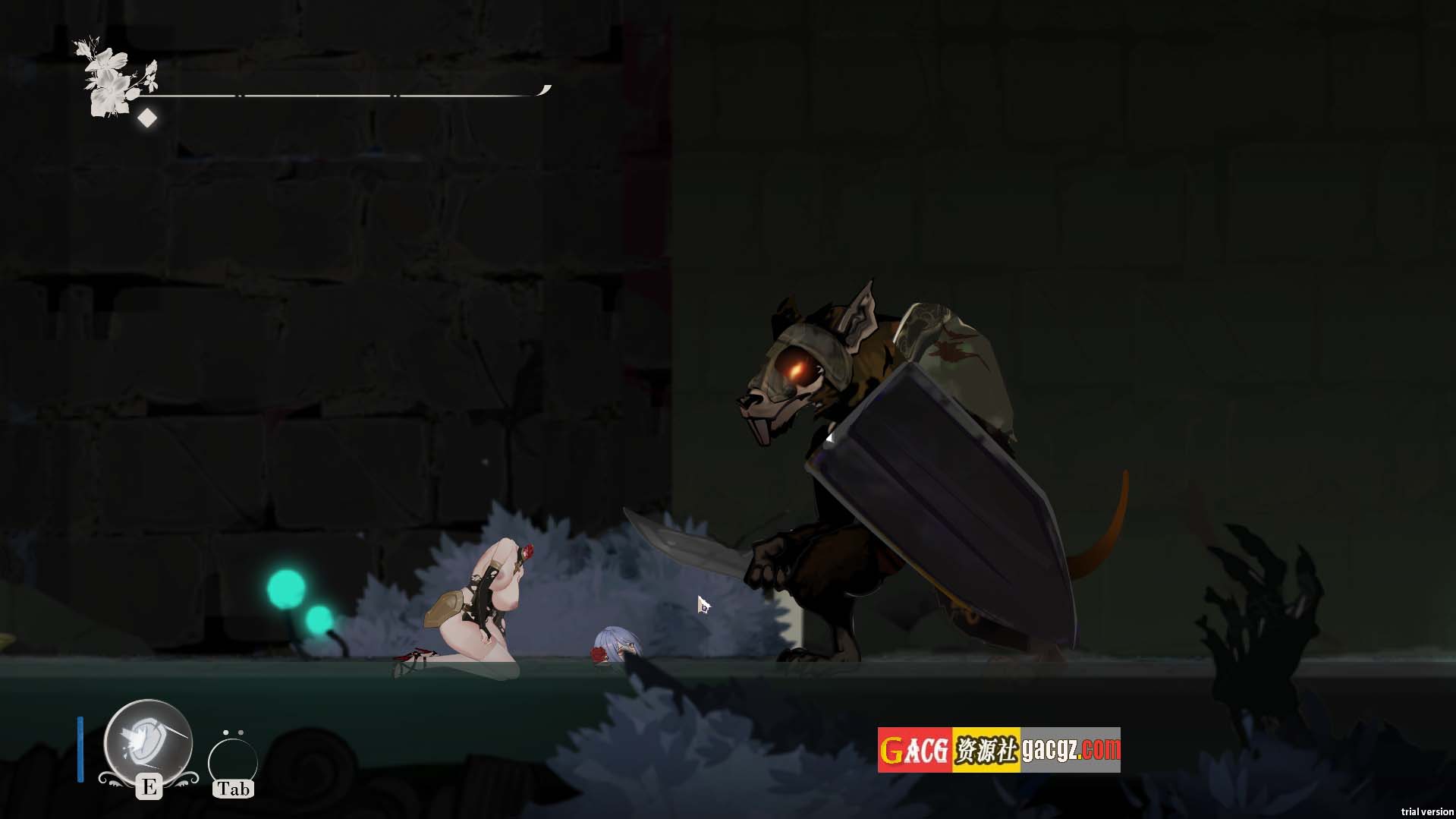Screen dimensions: 1456x819
Task: Activate the glass orb skill icon
Action: (148, 742)
